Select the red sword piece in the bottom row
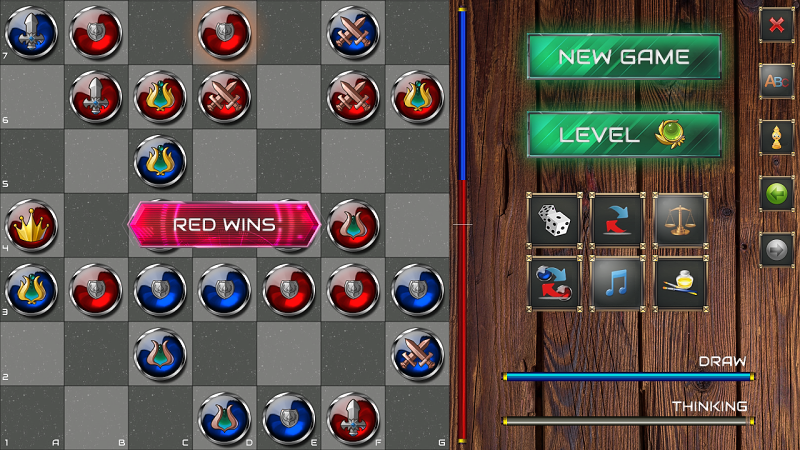The height and width of the screenshot is (450, 800). click(x=352, y=417)
